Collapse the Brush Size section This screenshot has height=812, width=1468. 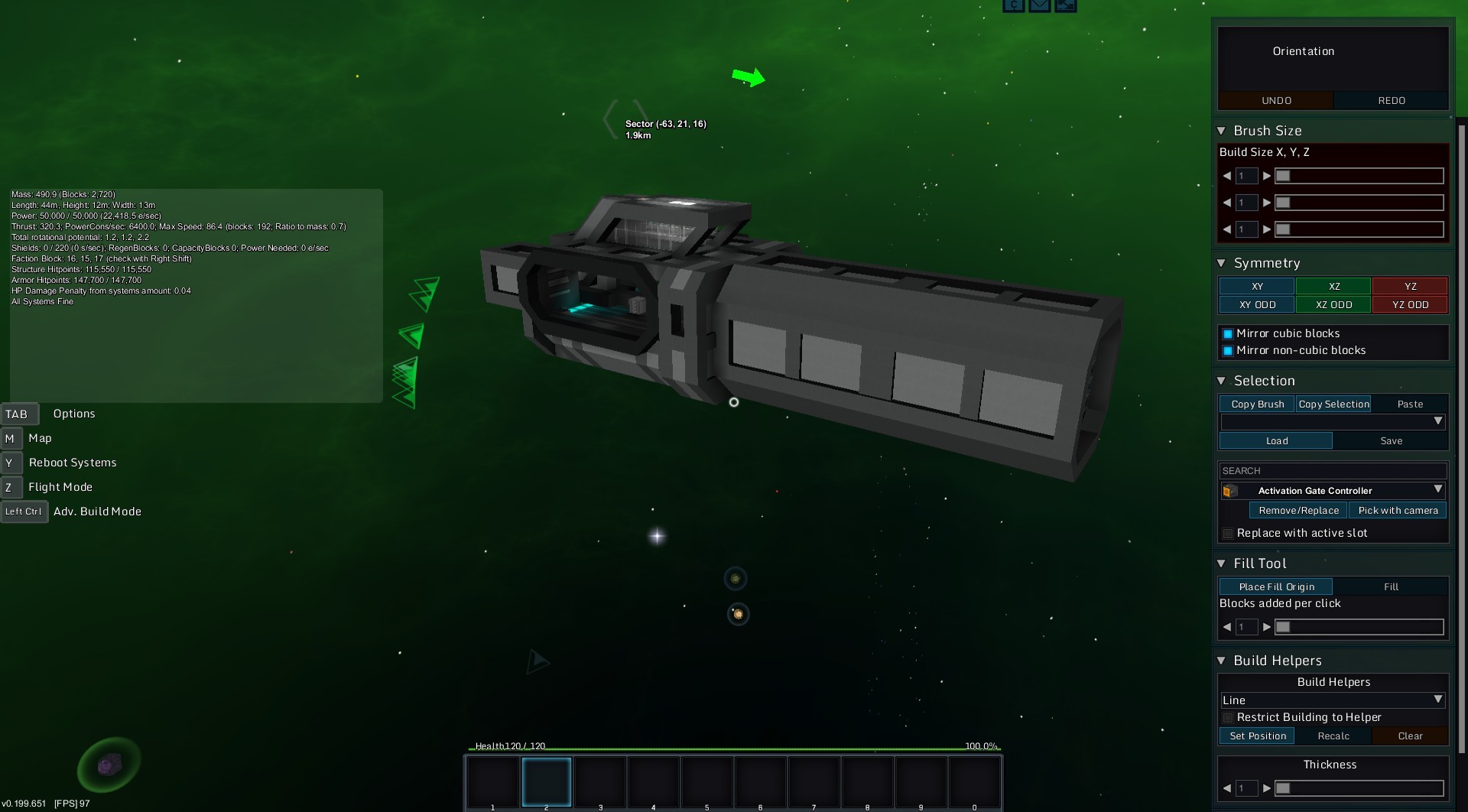(1221, 131)
